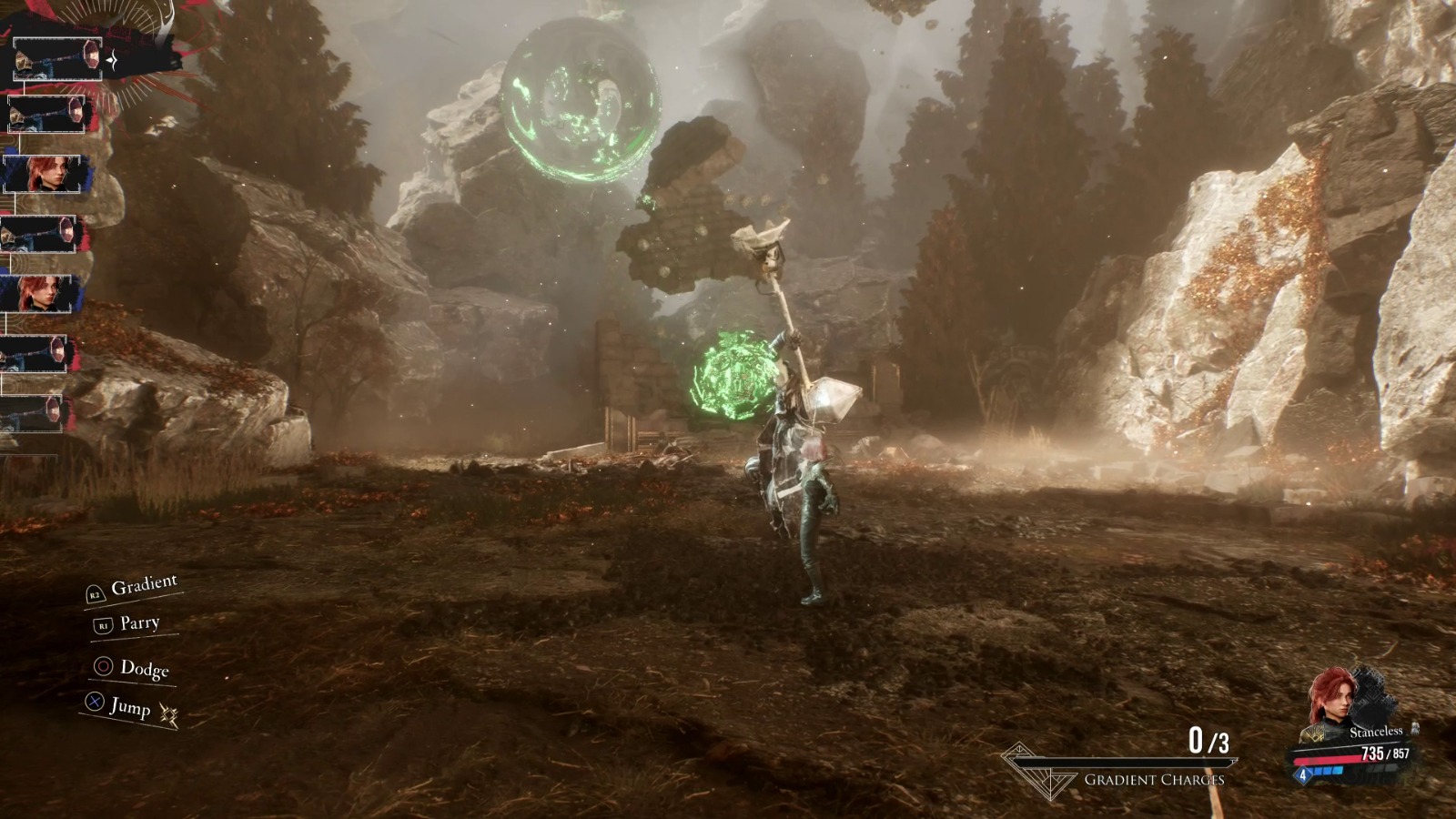
Task: Click the Stanceless status icon beside the label
Action: 1415,729
